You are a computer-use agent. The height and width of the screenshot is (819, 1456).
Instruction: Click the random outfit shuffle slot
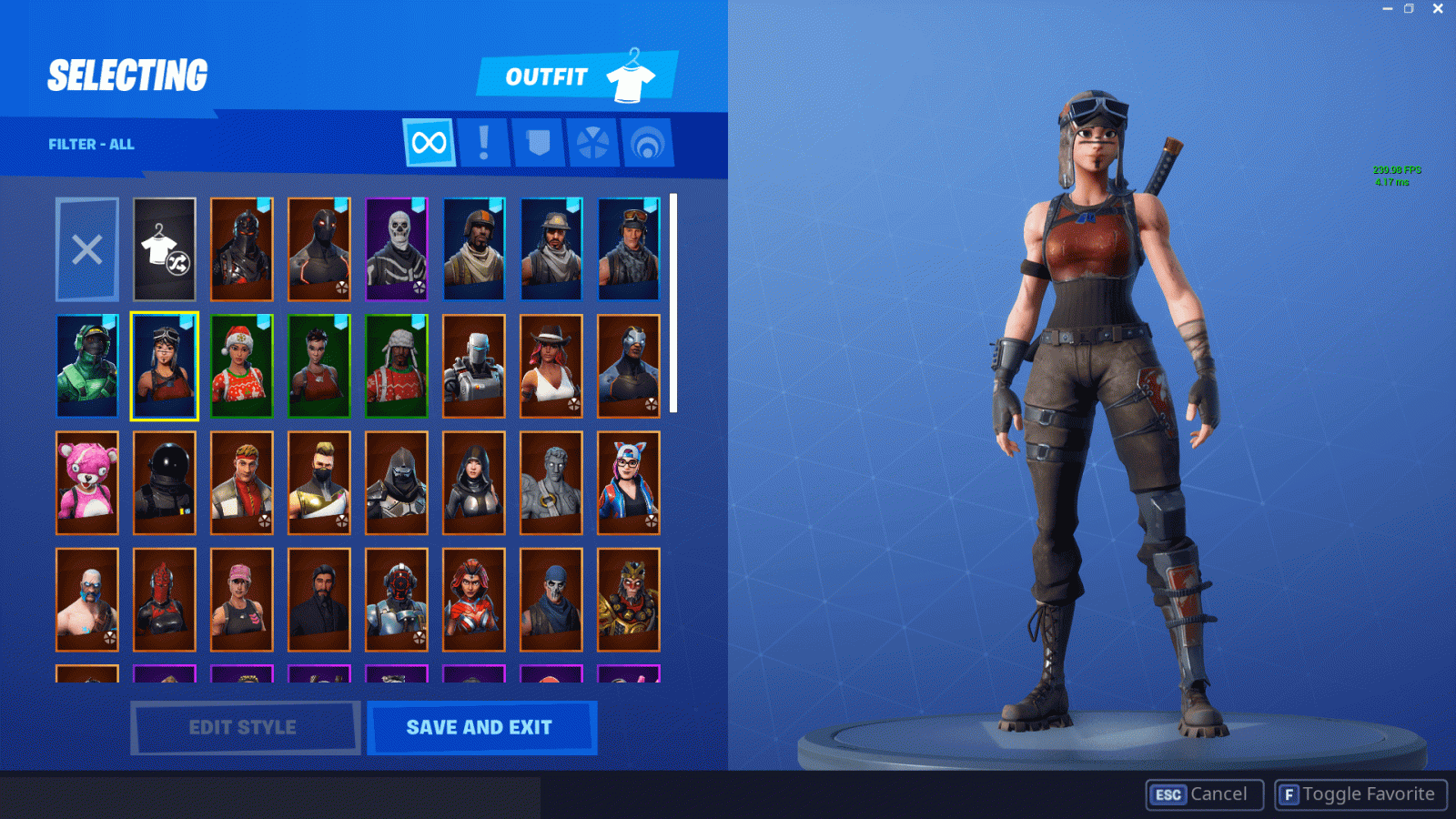click(x=164, y=248)
